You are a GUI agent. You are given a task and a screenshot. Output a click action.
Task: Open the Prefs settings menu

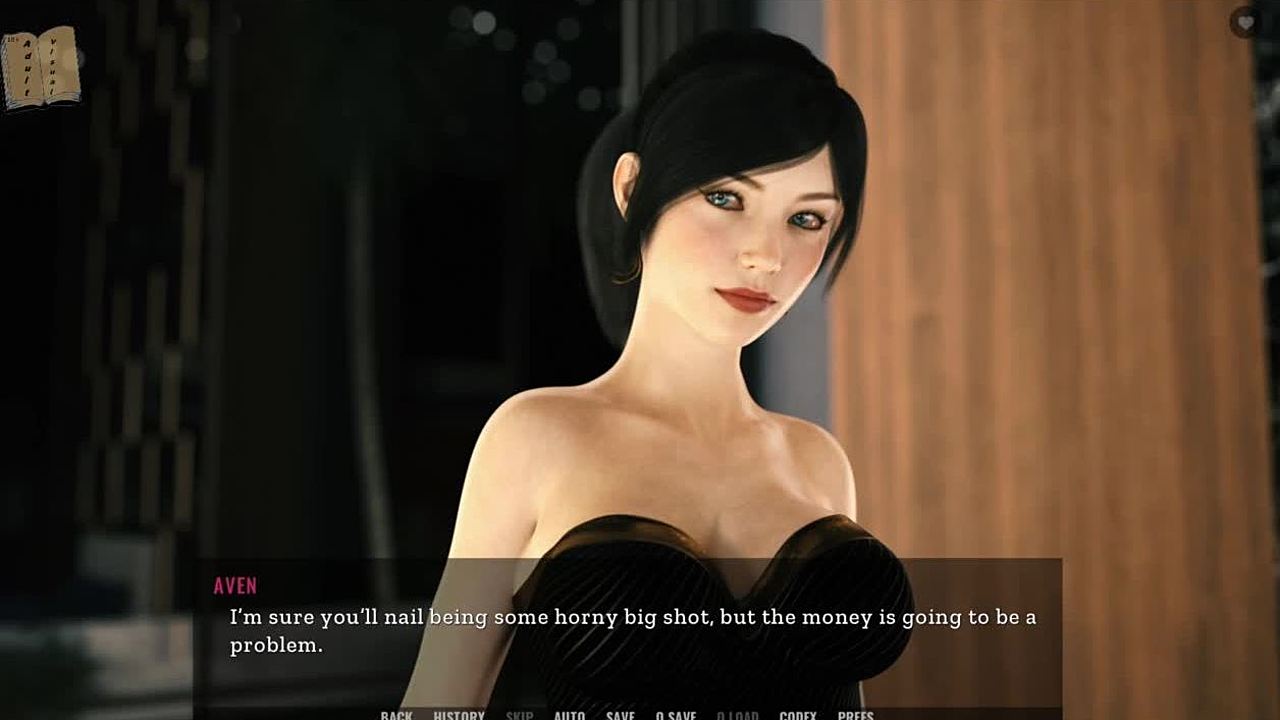[x=855, y=715]
